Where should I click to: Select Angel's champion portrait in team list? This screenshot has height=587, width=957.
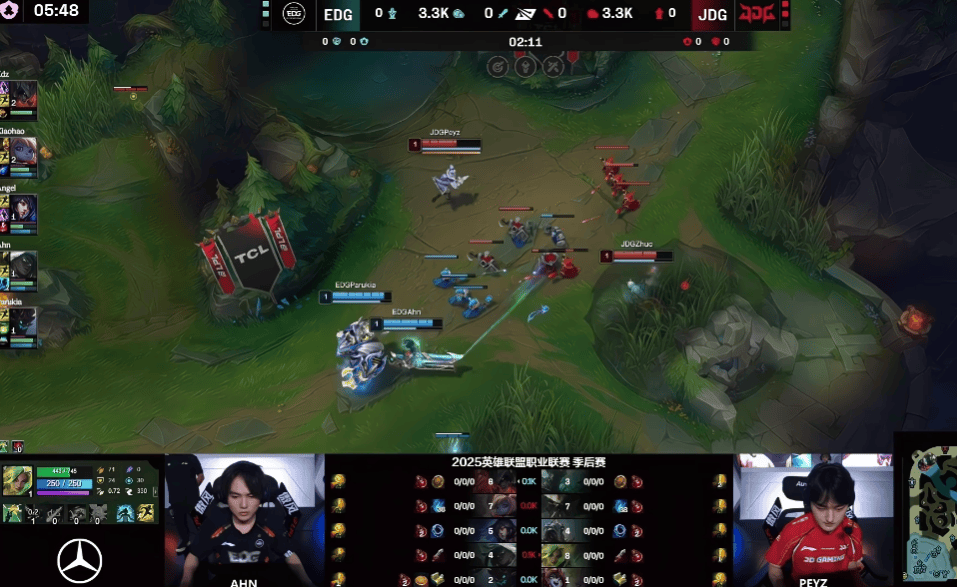[x=24, y=208]
